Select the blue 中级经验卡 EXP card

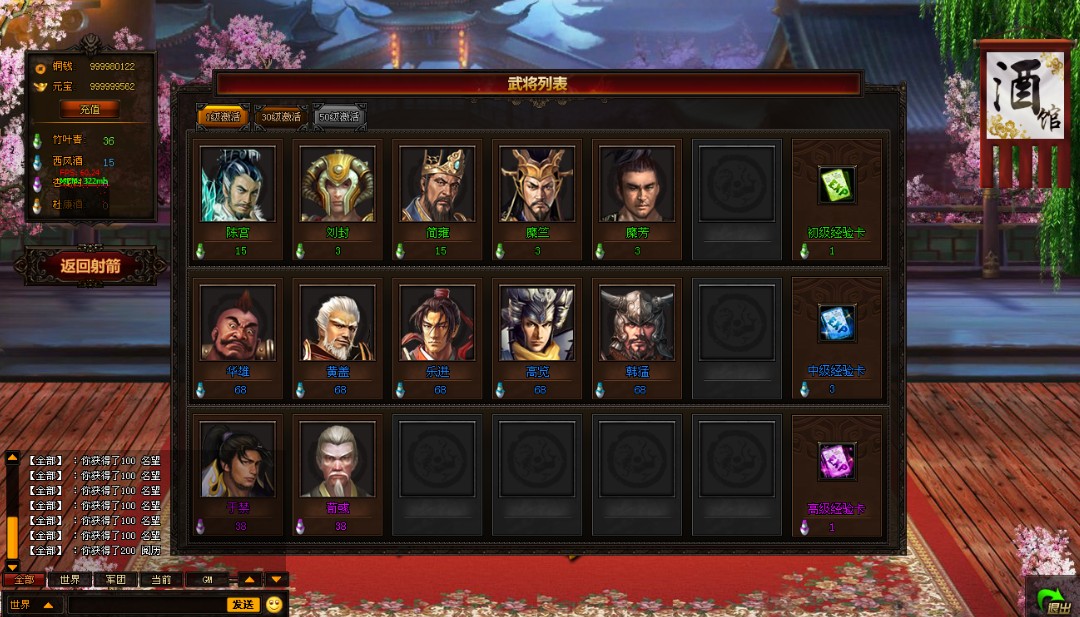(x=837, y=323)
